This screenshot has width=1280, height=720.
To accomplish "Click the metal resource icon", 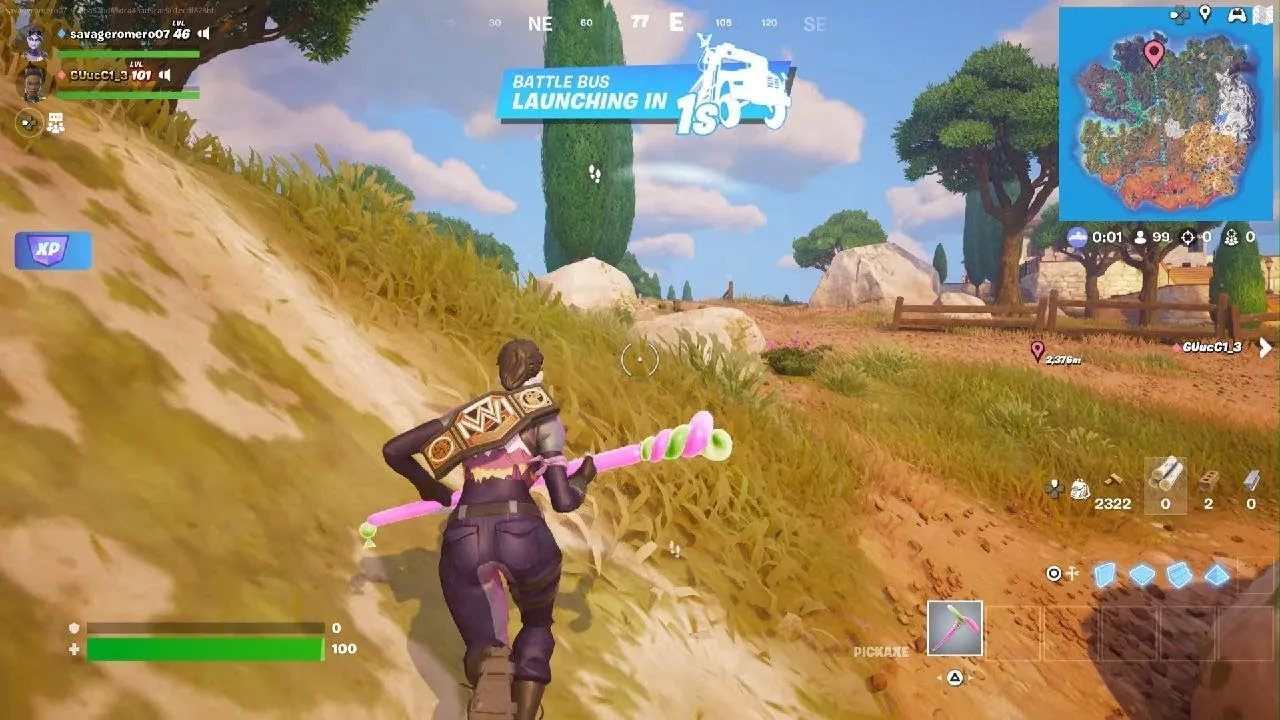I will tap(1252, 480).
